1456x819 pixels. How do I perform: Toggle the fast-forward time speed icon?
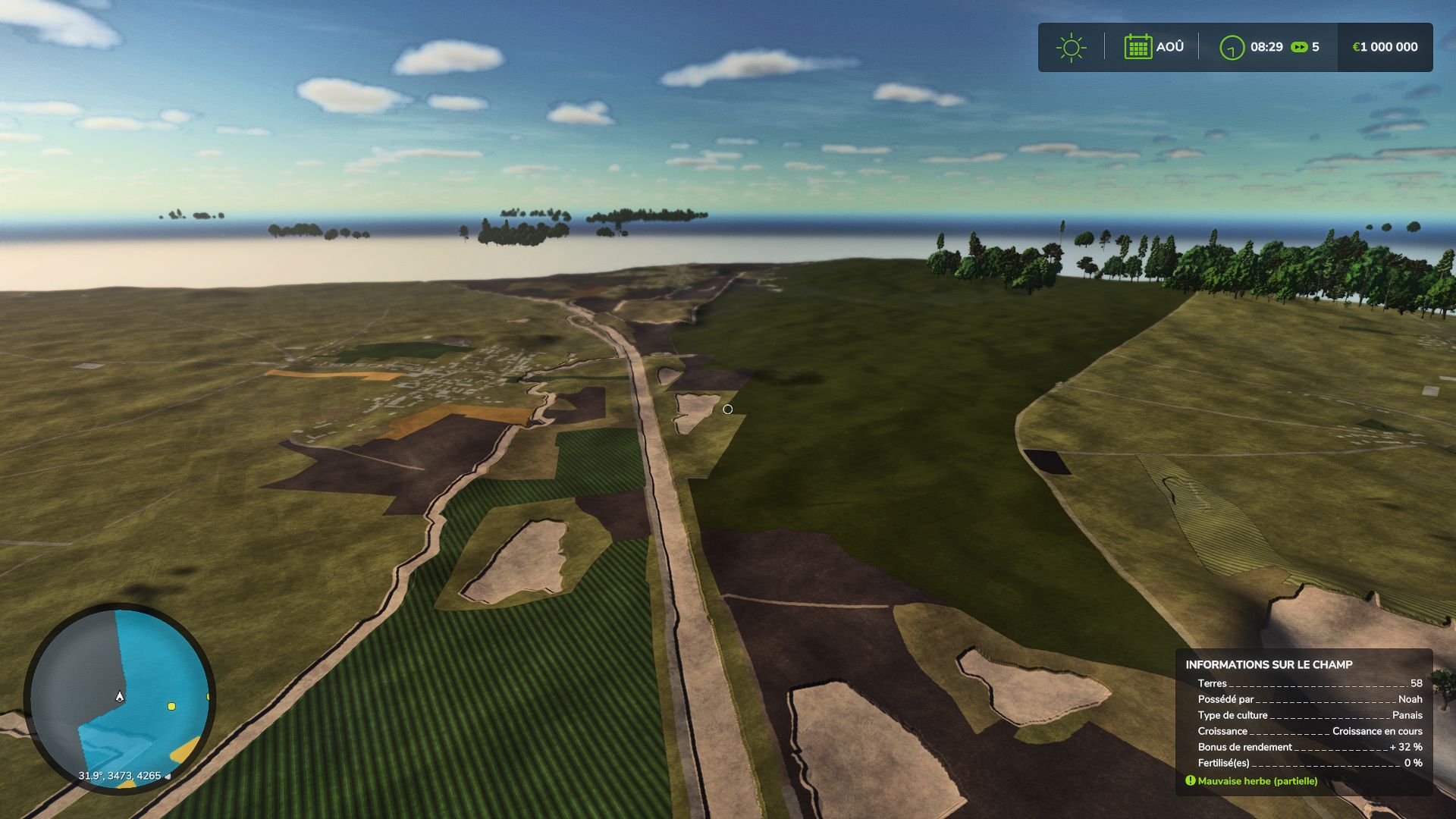[x=1299, y=47]
